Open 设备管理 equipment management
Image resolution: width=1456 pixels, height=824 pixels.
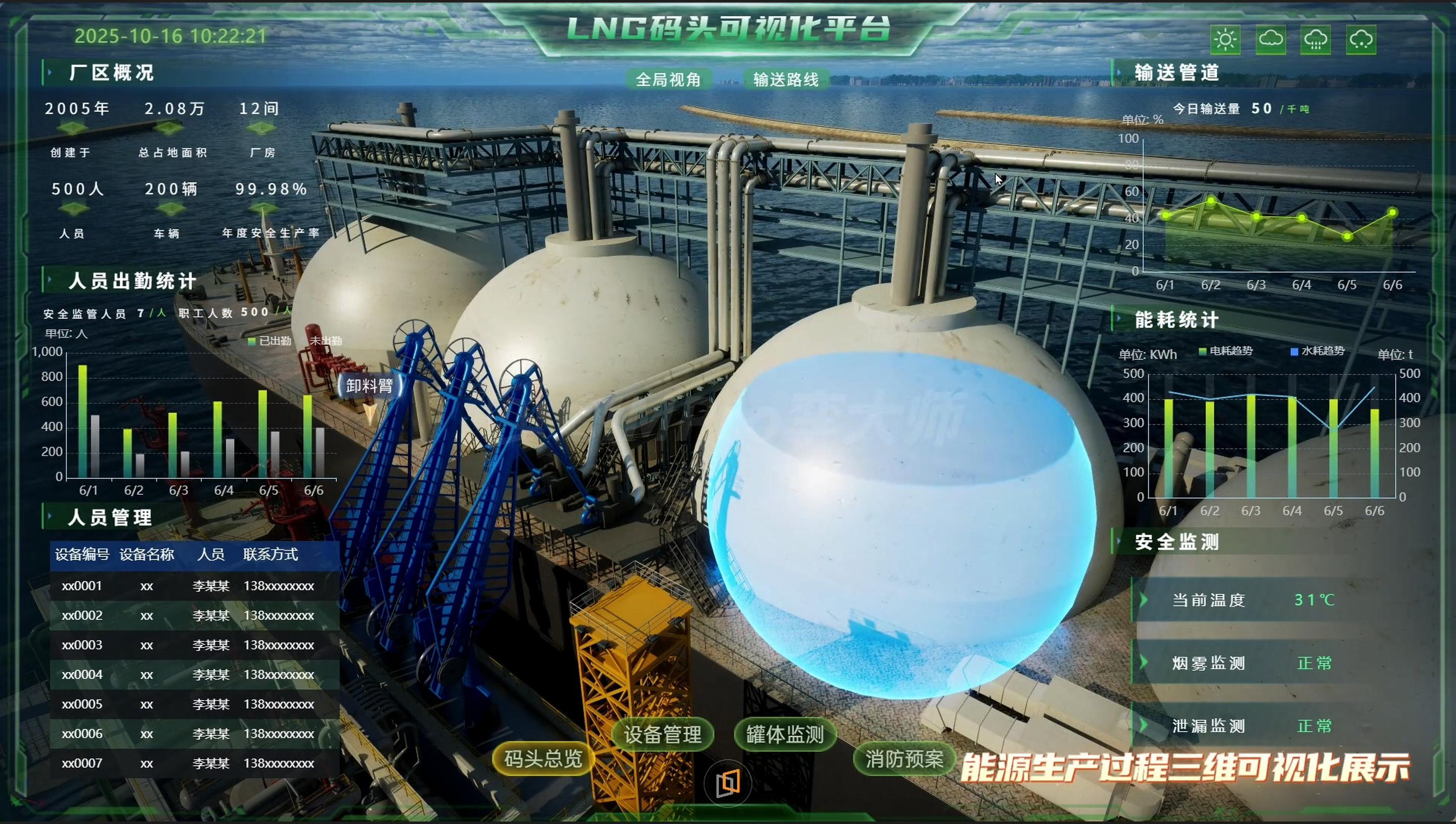(663, 735)
